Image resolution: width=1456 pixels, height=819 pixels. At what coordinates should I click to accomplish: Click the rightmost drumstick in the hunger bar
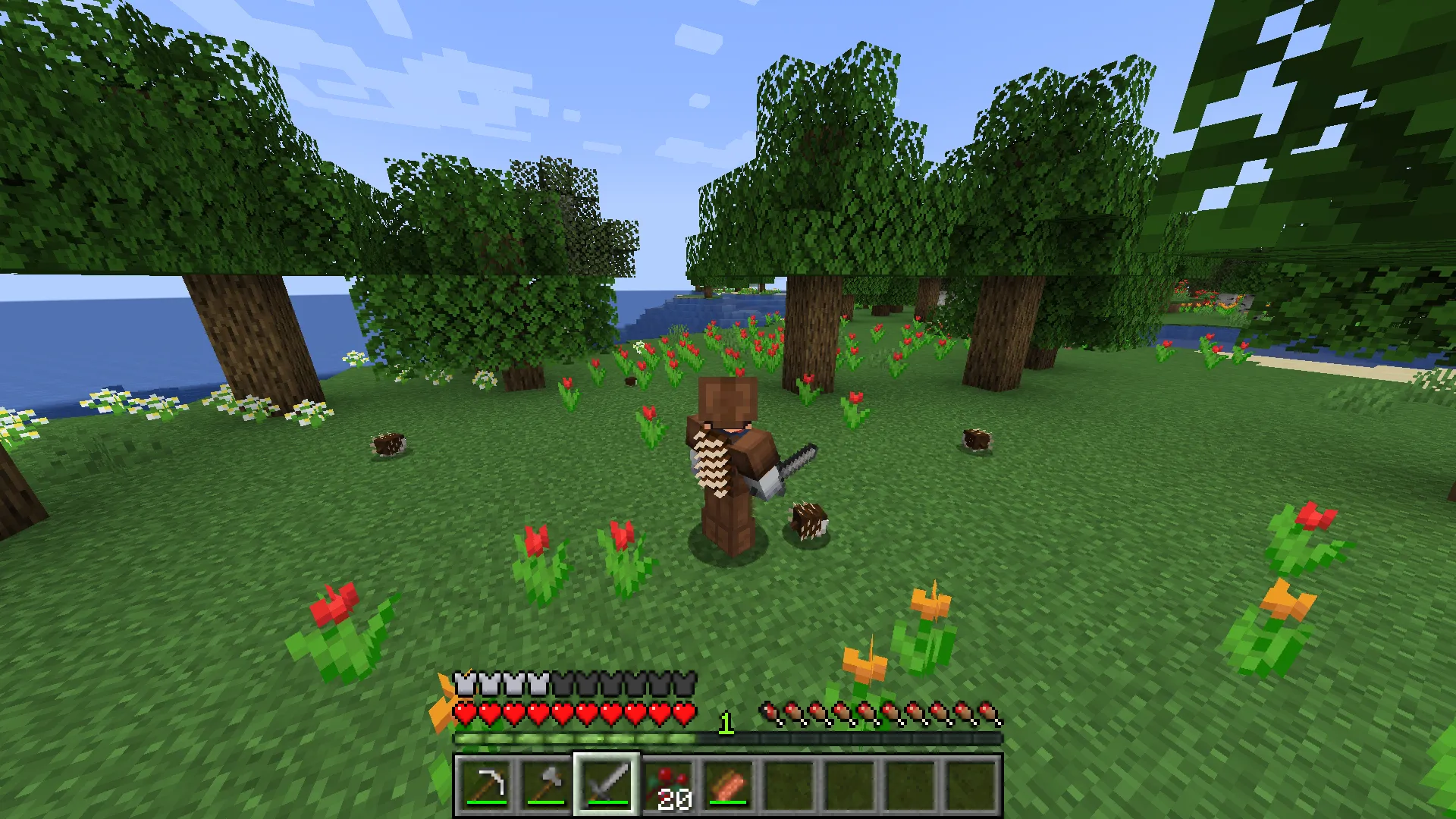point(987,713)
